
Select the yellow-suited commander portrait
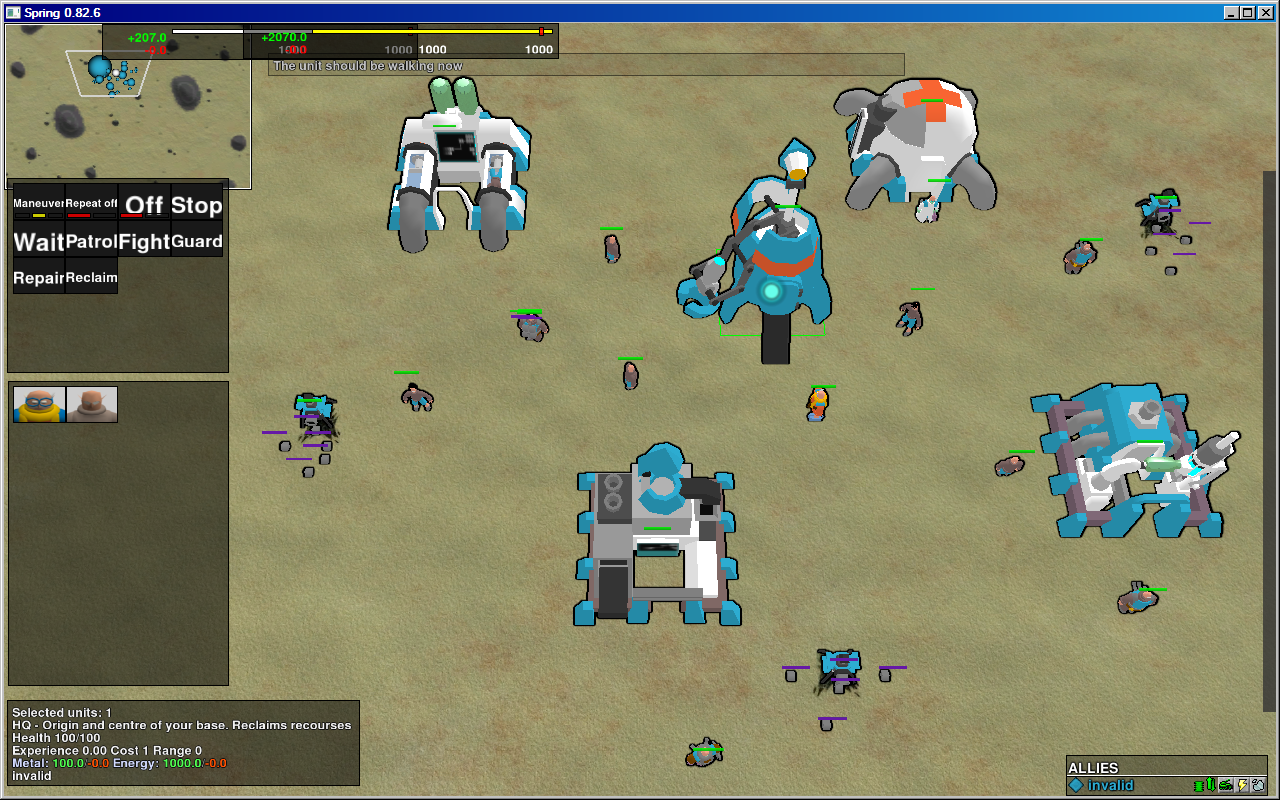click(38, 404)
